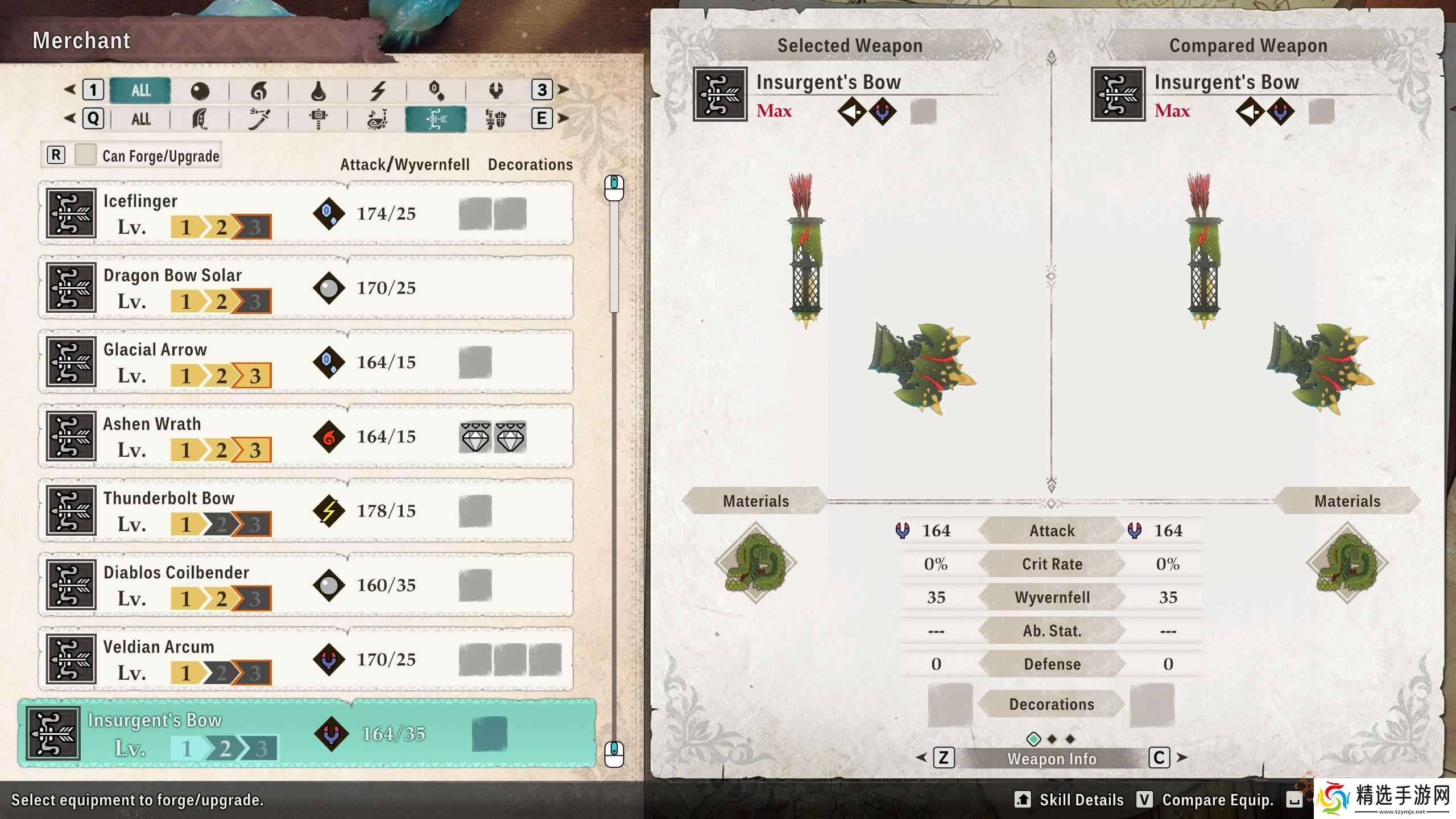
Task: Switch to the hammer weapon tab
Action: click(x=318, y=119)
